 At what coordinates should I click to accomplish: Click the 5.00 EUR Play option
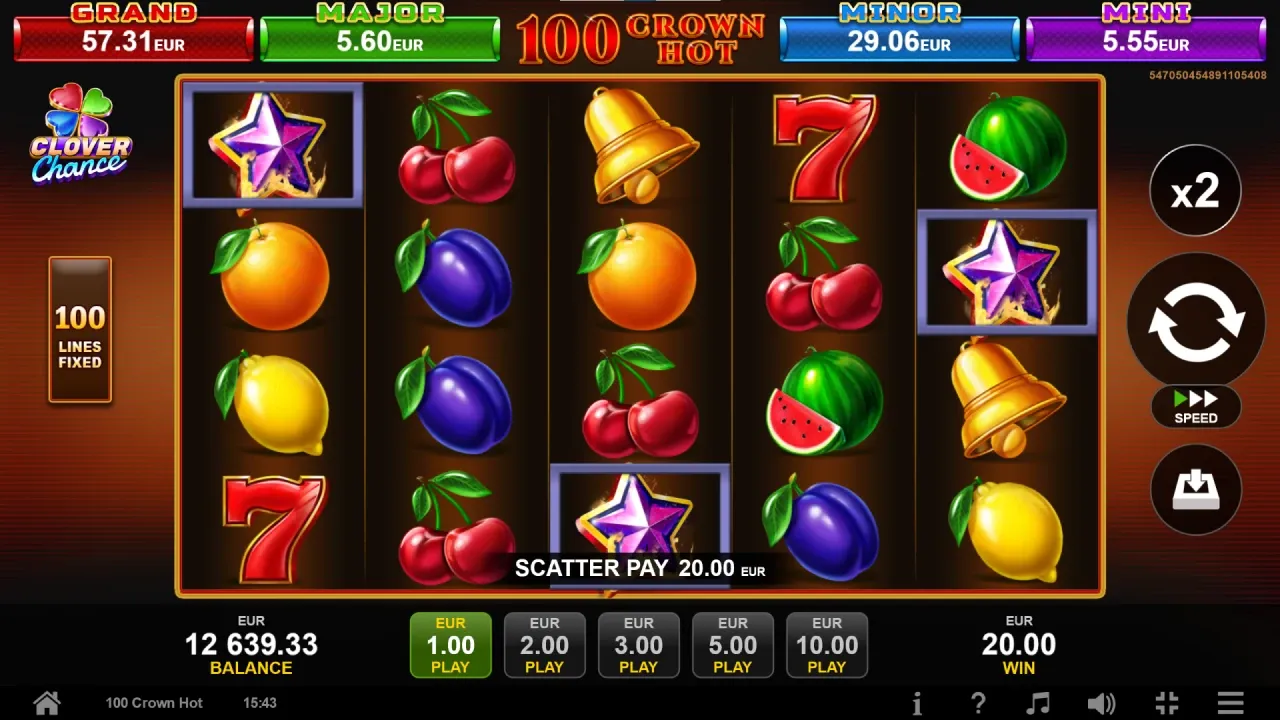click(x=733, y=645)
